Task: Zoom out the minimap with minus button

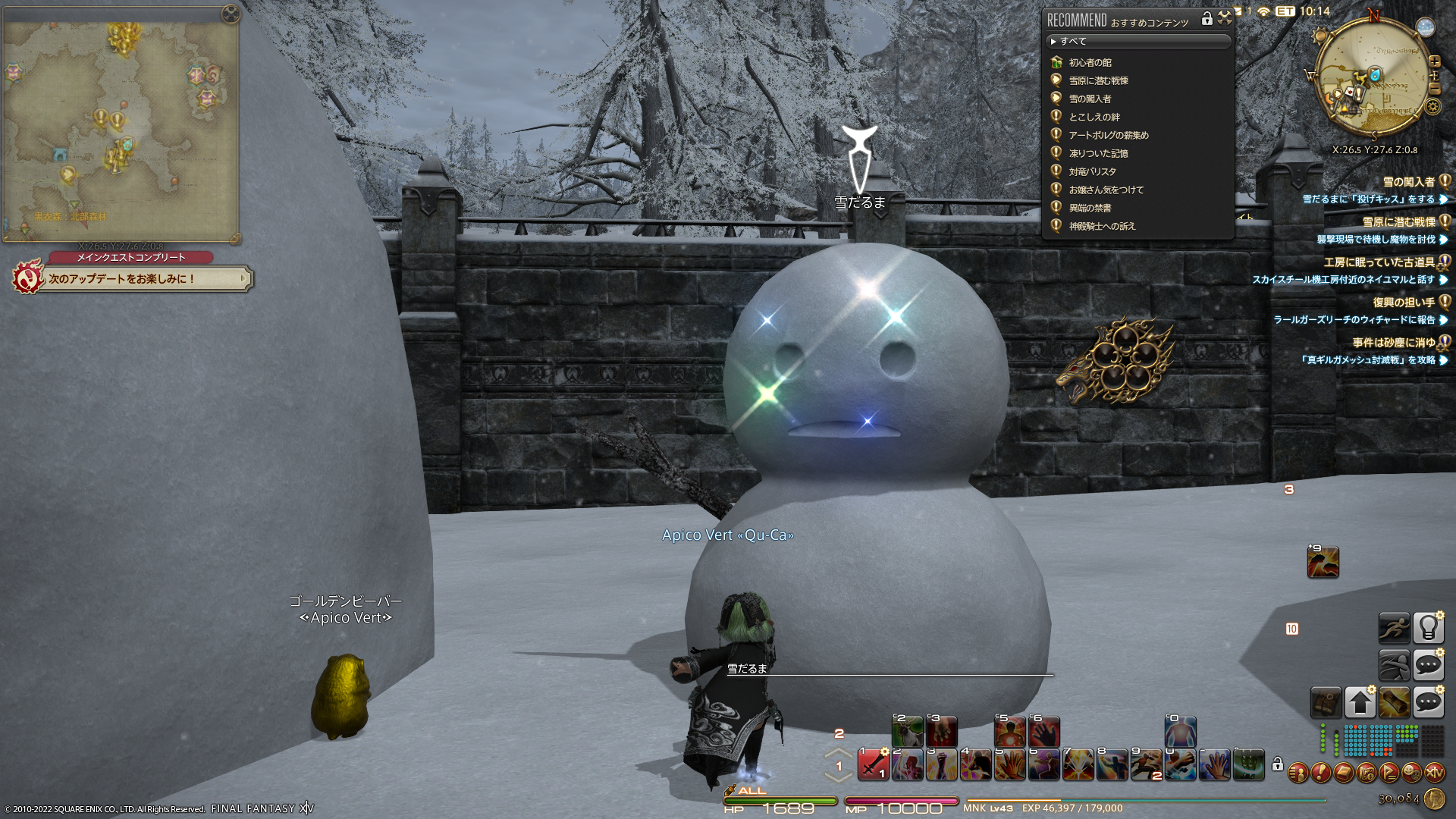Action: [1434, 89]
